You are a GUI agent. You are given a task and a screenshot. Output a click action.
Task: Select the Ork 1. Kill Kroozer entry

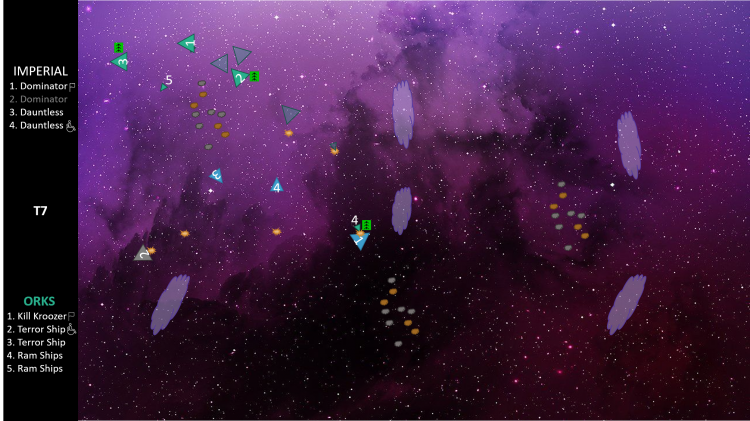(37, 316)
